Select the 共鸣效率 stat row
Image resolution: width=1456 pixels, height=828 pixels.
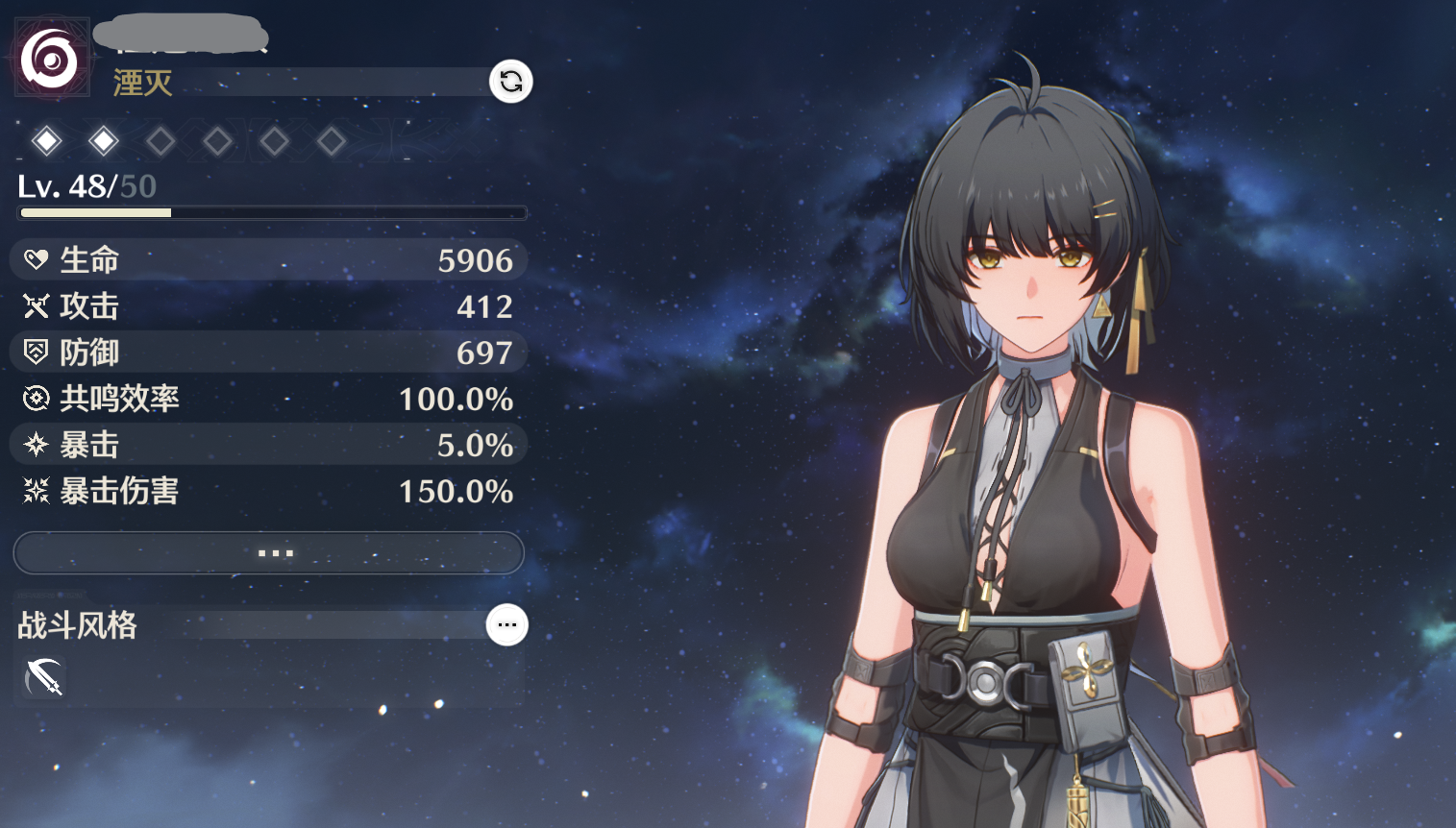point(269,399)
